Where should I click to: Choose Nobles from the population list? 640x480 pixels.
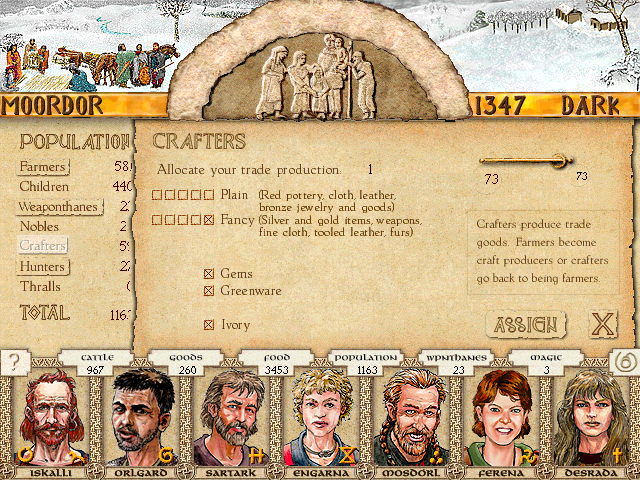click(39, 226)
